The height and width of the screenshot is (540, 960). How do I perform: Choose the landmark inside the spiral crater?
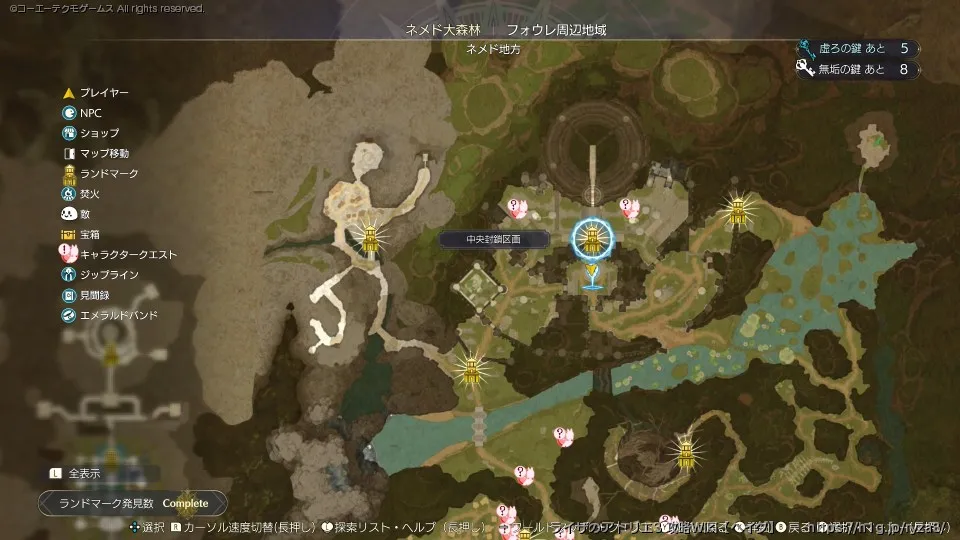click(685, 450)
